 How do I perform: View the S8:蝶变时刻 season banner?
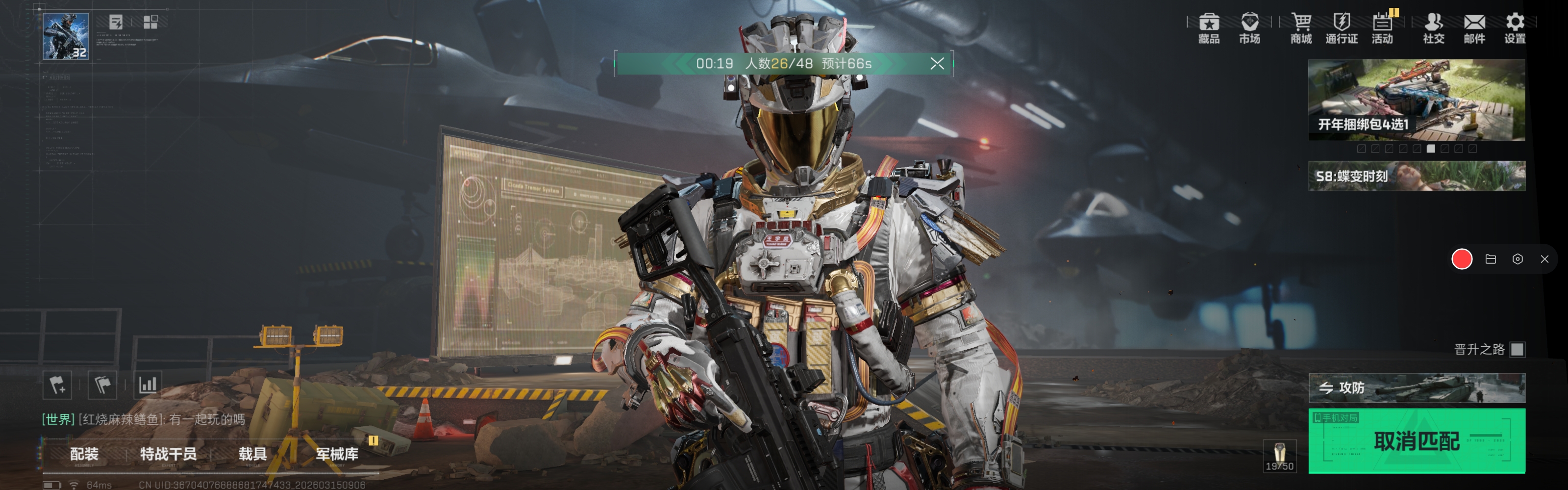tap(1416, 176)
